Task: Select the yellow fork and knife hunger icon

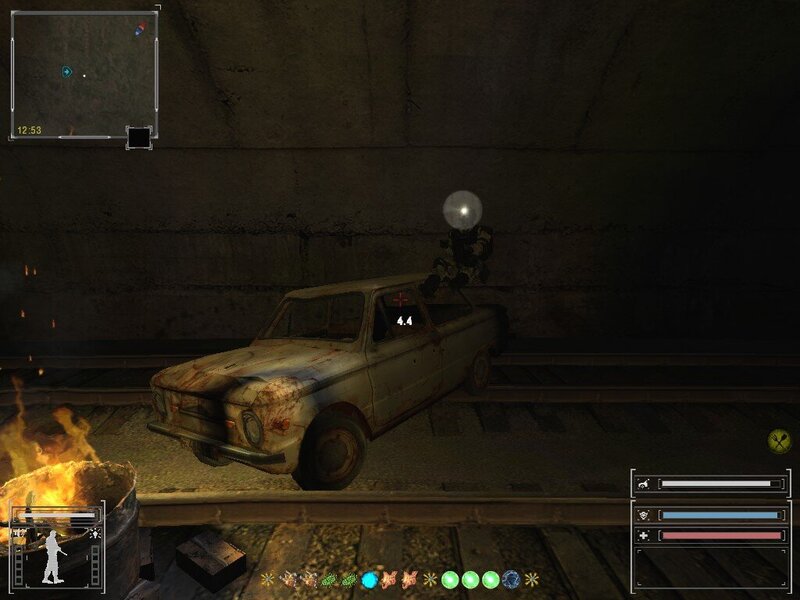Action: coord(779,440)
